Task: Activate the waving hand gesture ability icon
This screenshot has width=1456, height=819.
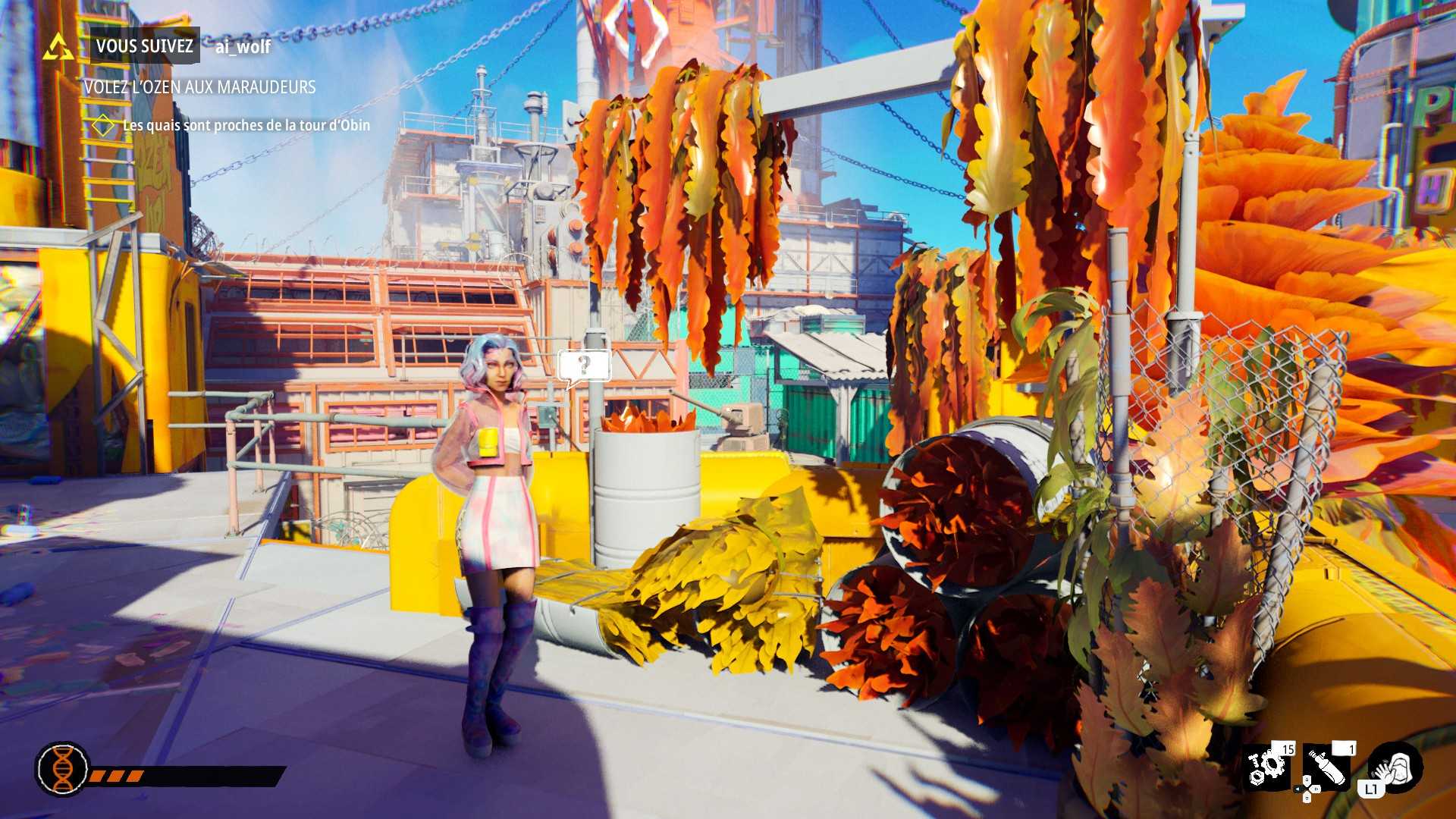Action: click(x=1397, y=767)
